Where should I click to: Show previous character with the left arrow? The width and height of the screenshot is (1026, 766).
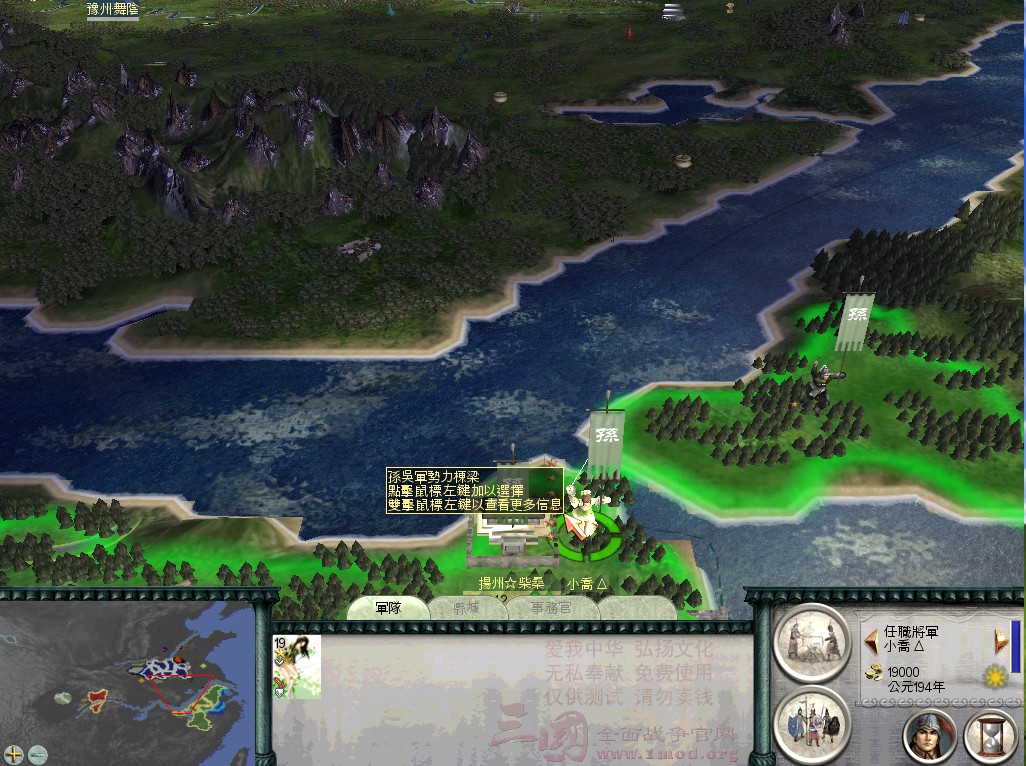tap(871, 639)
